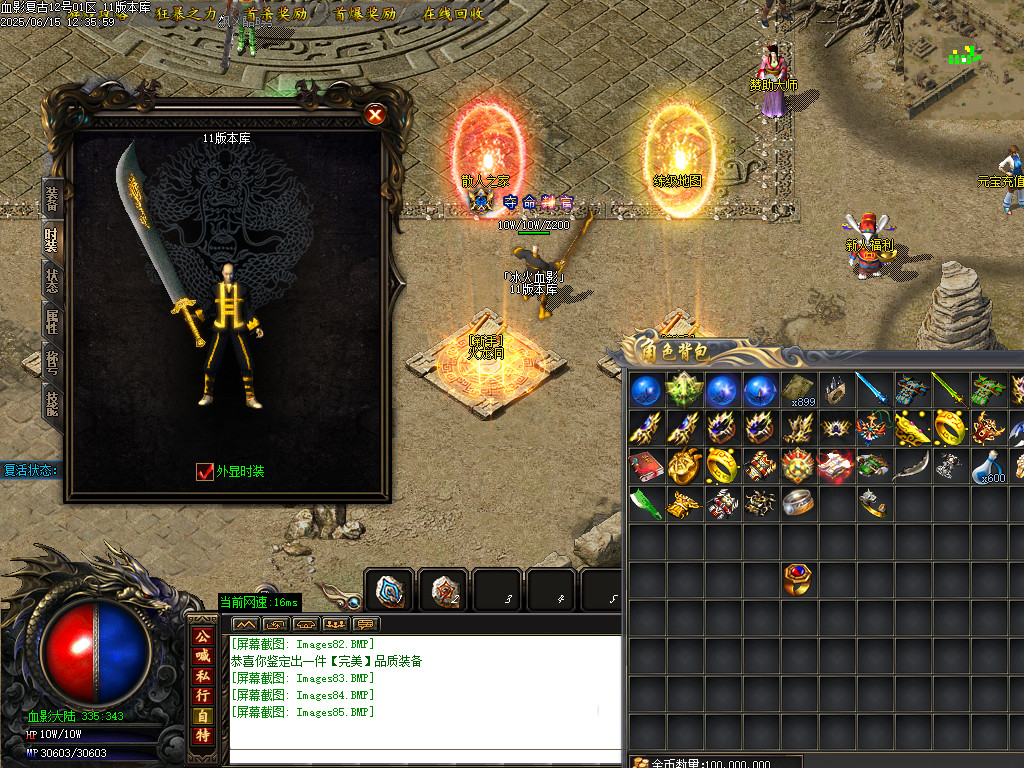Image resolution: width=1024 pixels, height=768 pixels.
Task: Open the 在线回收 online recycle menu
Action: [x=453, y=14]
